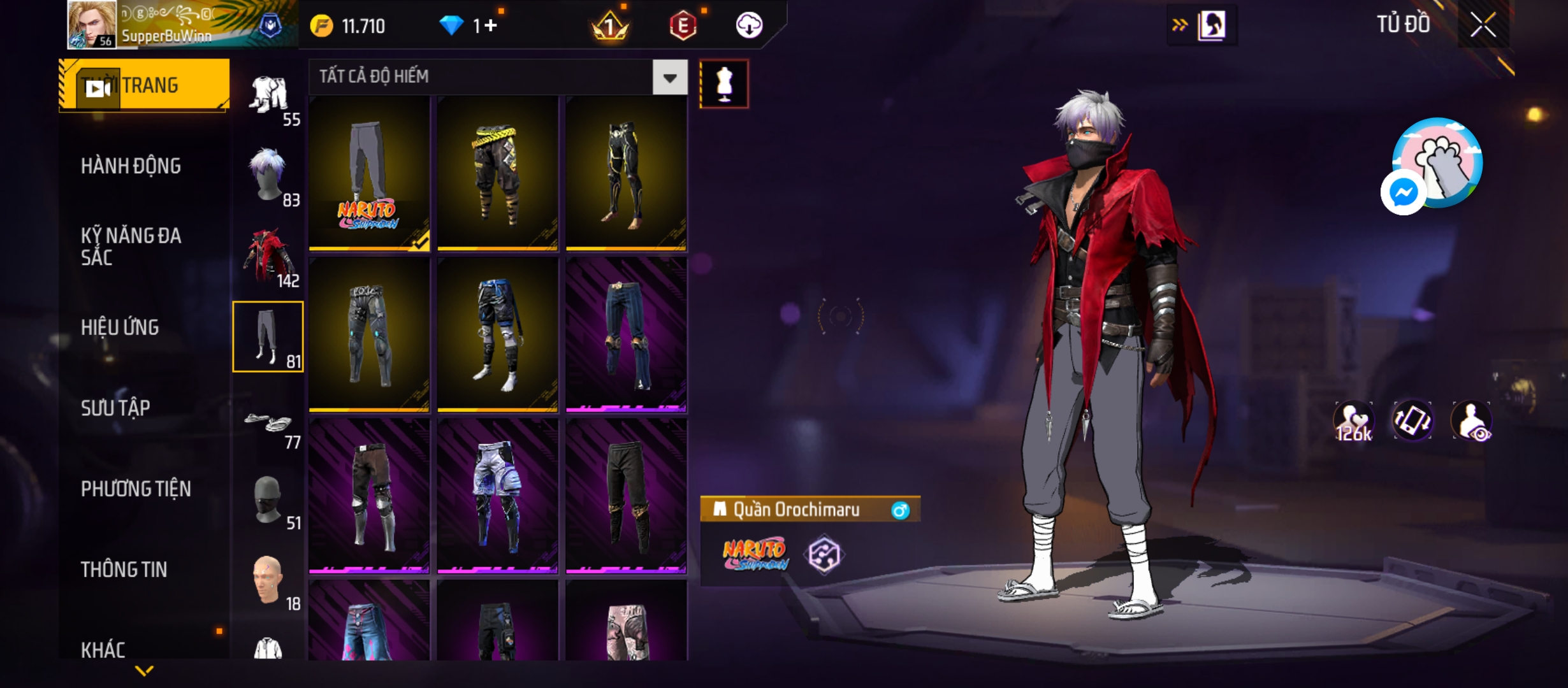Screen dimensions: 1568x688
Task: Switch to Kỹ Năng Đa Sắc section
Action: click(x=131, y=247)
